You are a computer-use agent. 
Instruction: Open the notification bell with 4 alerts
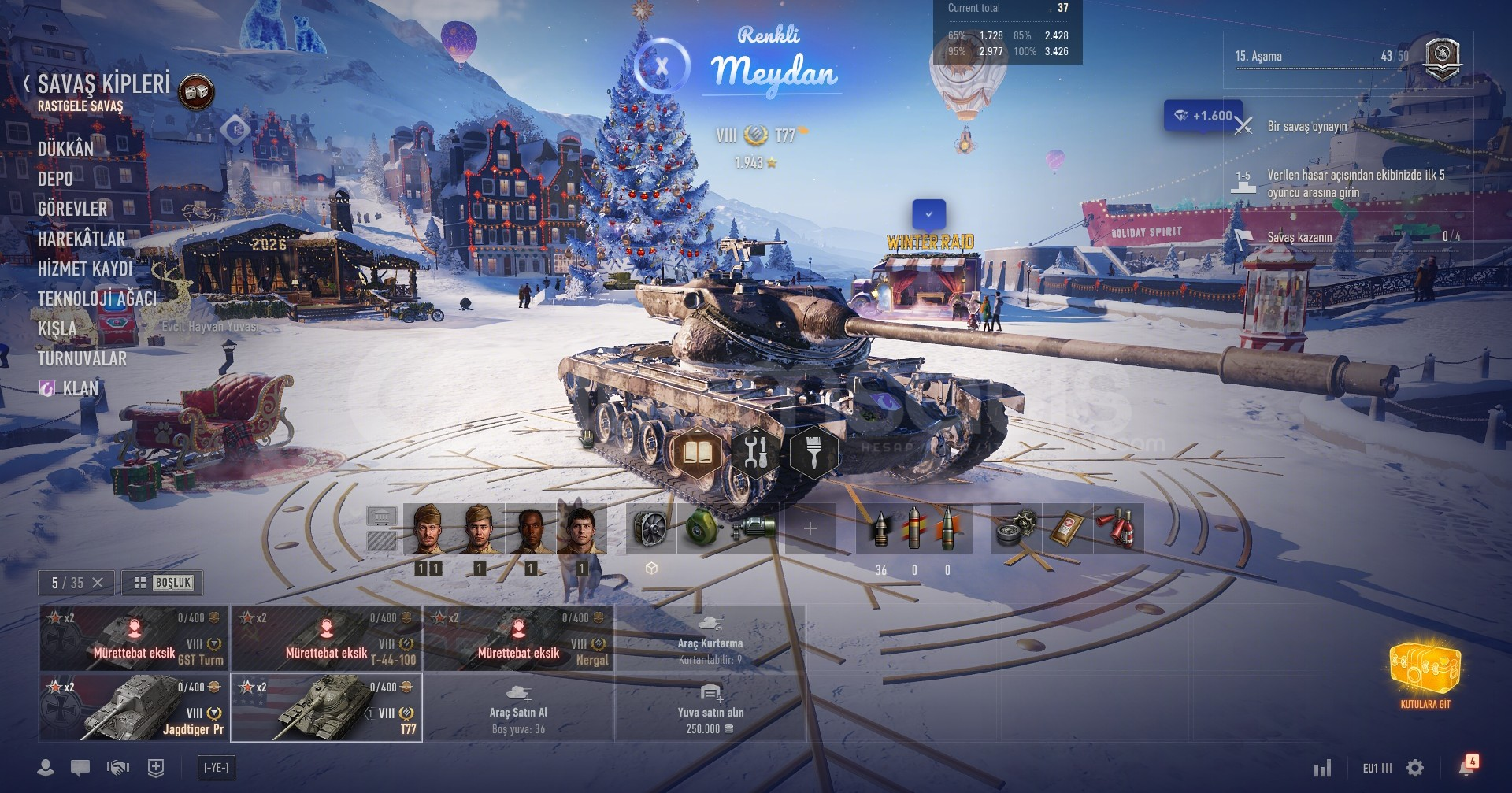[1467, 766]
